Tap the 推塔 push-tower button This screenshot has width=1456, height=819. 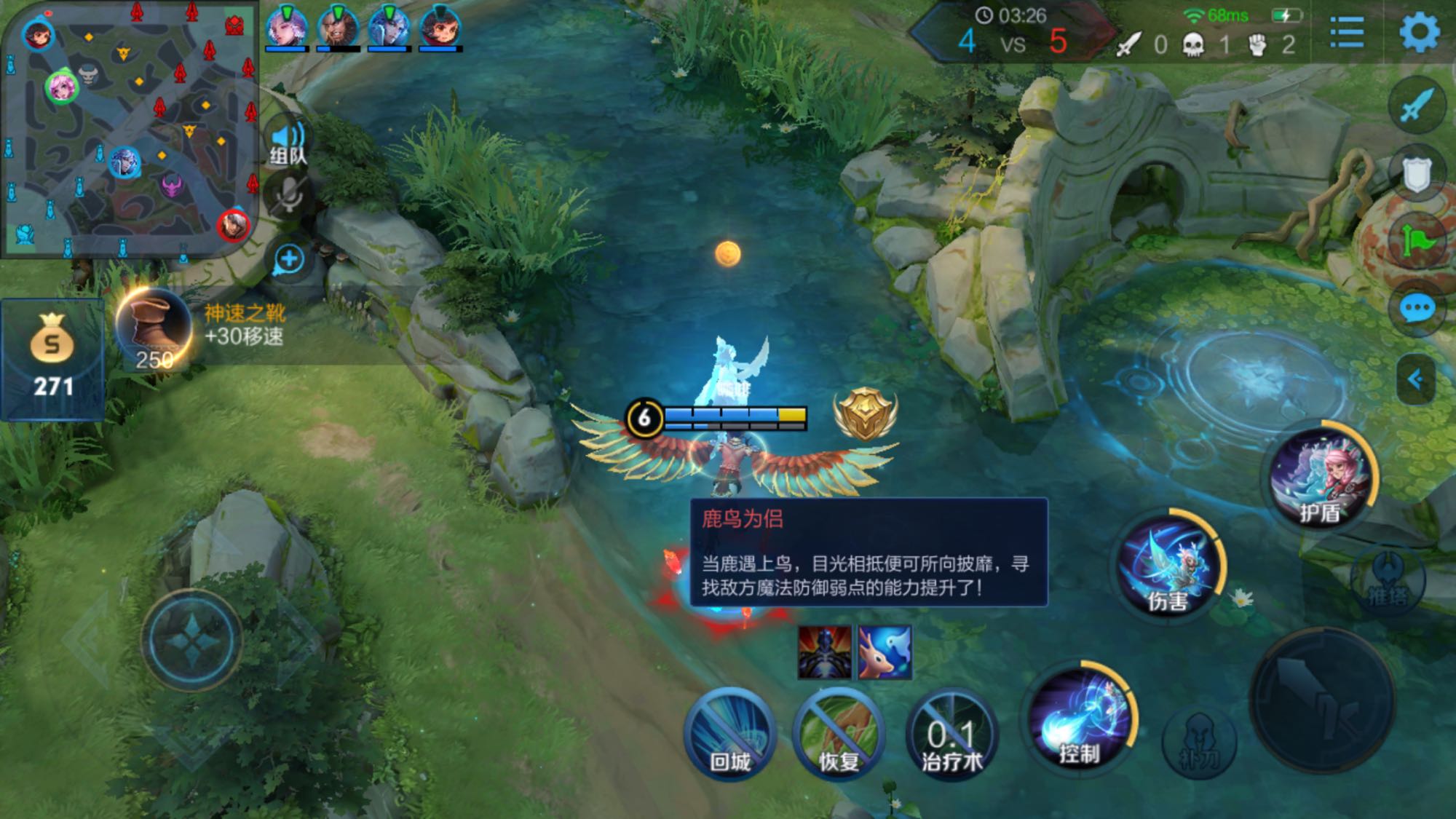[1387, 579]
